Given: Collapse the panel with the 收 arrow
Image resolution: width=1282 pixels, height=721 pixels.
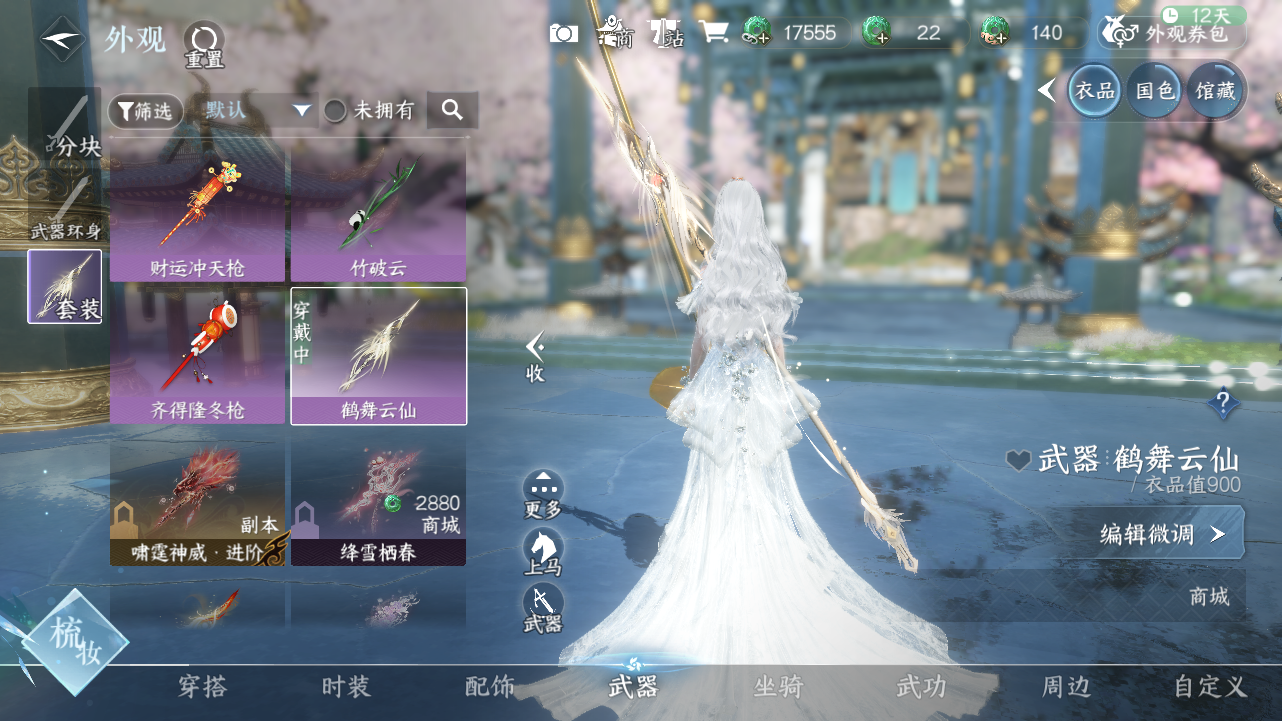Looking at the screenshot, I should click(x=536, y=355).
